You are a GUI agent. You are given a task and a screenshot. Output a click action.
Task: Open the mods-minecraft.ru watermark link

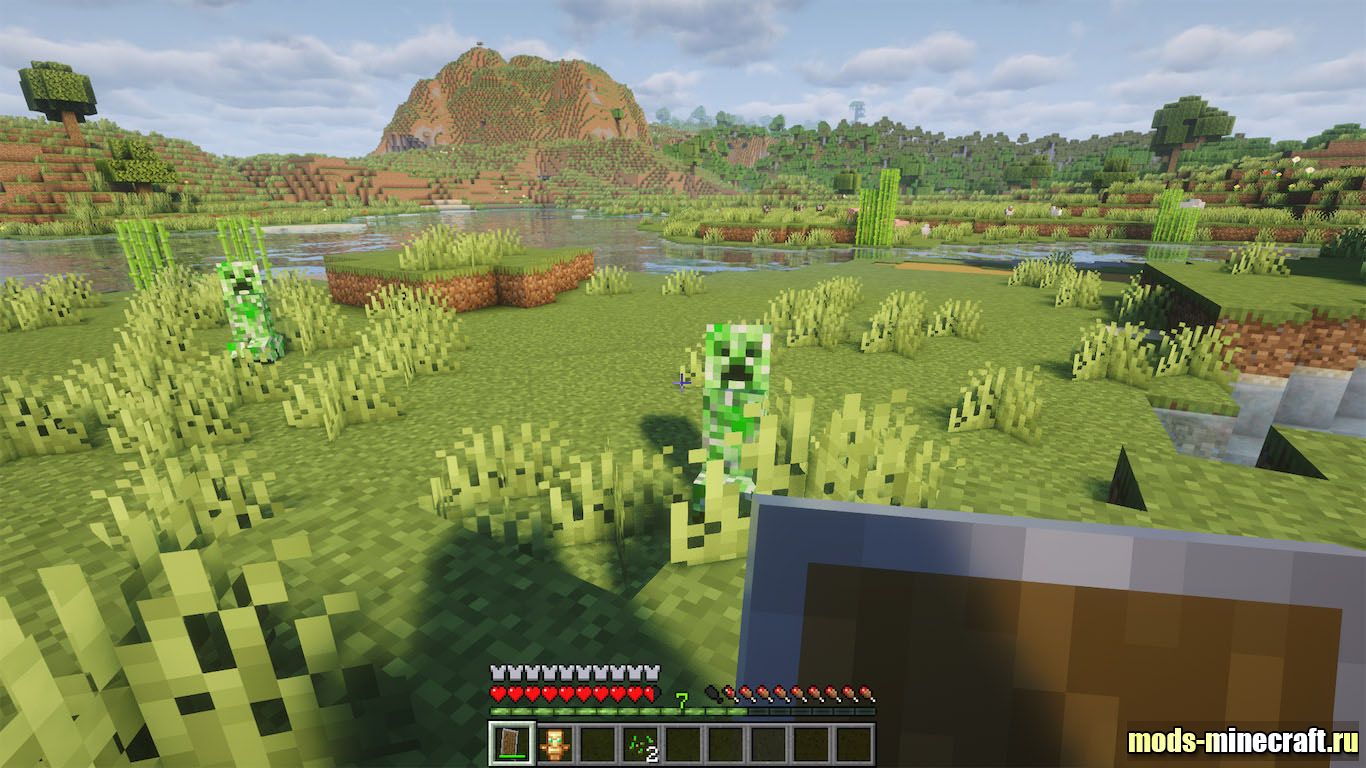[1242, 741]
